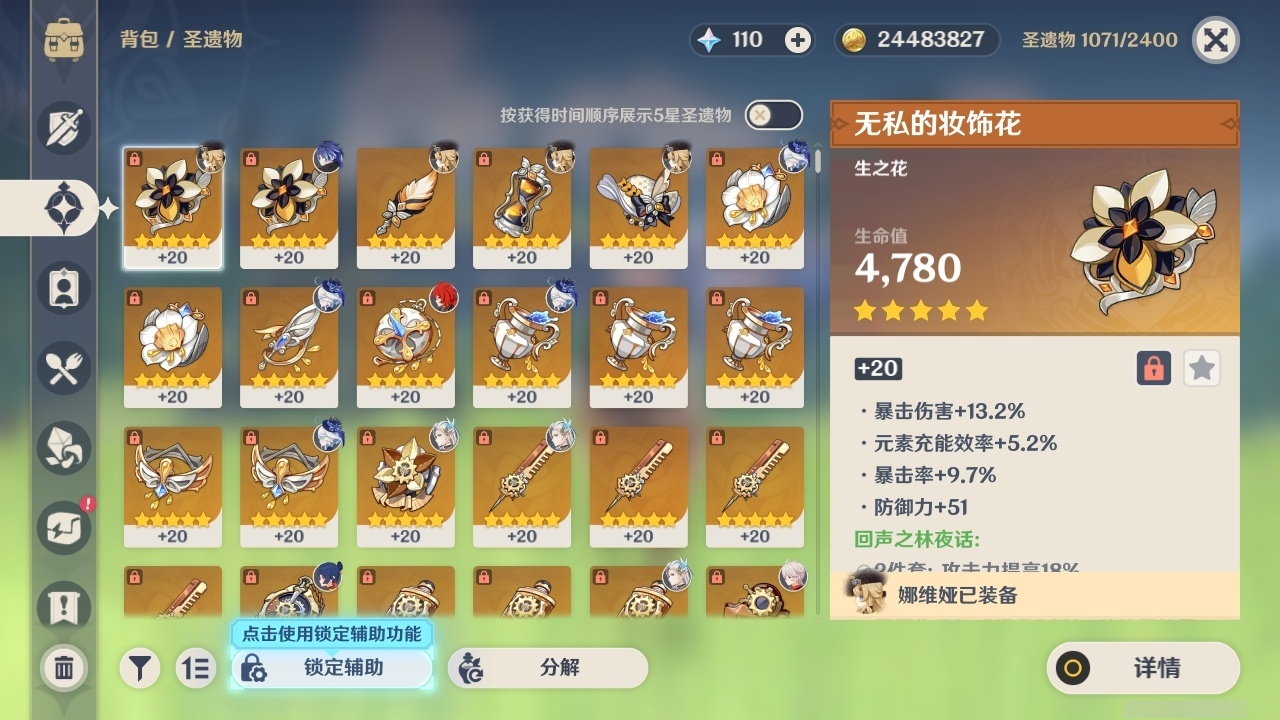The width and height of the screenshot is (1280, 720).
Task: Disable the 5-star artifact time-order toggle
Action: (771, 115)
